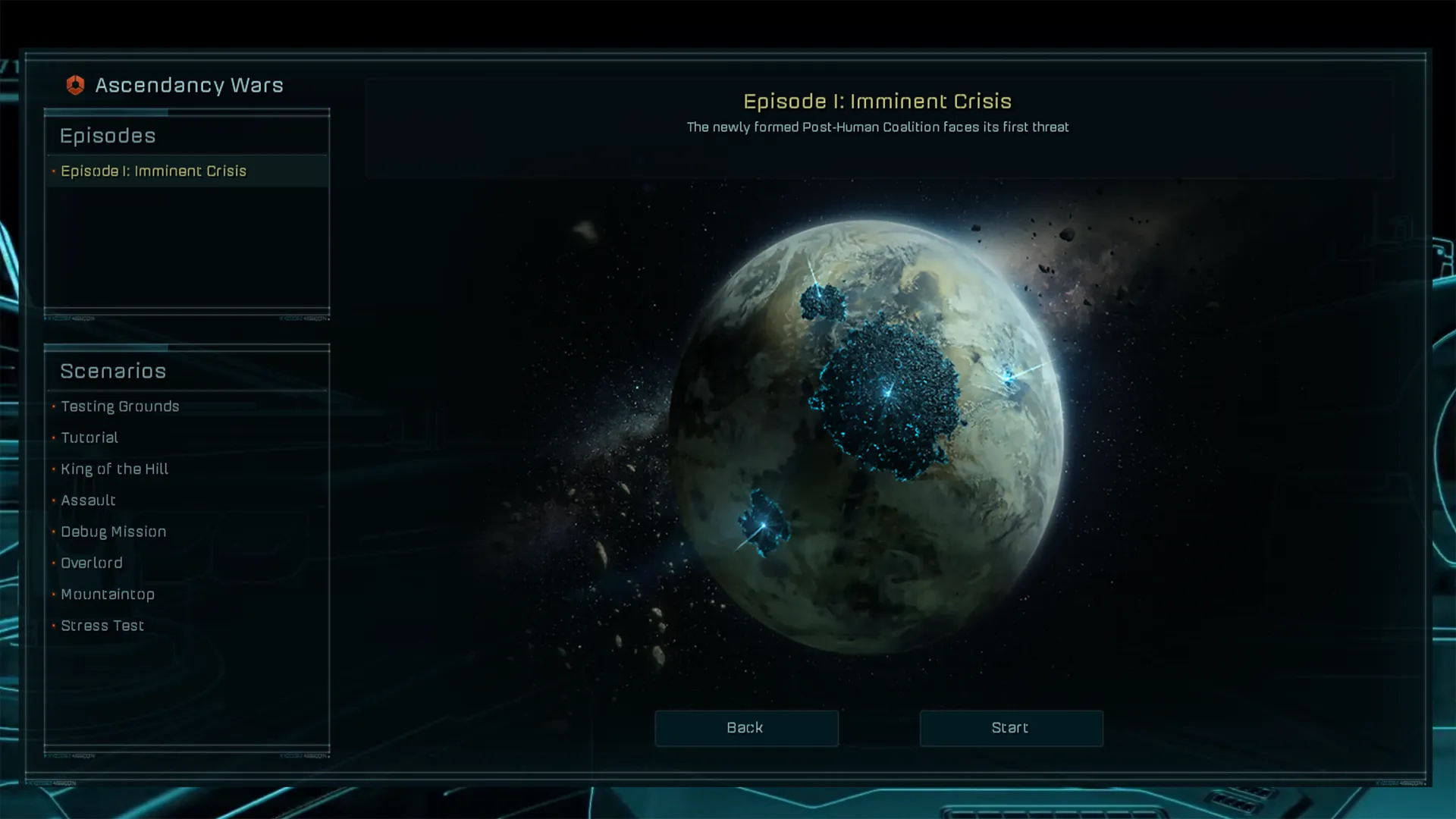Click the Back button
Viewport: 1456px width, 819px height.
pyautogui.click(x=746, y=728)
